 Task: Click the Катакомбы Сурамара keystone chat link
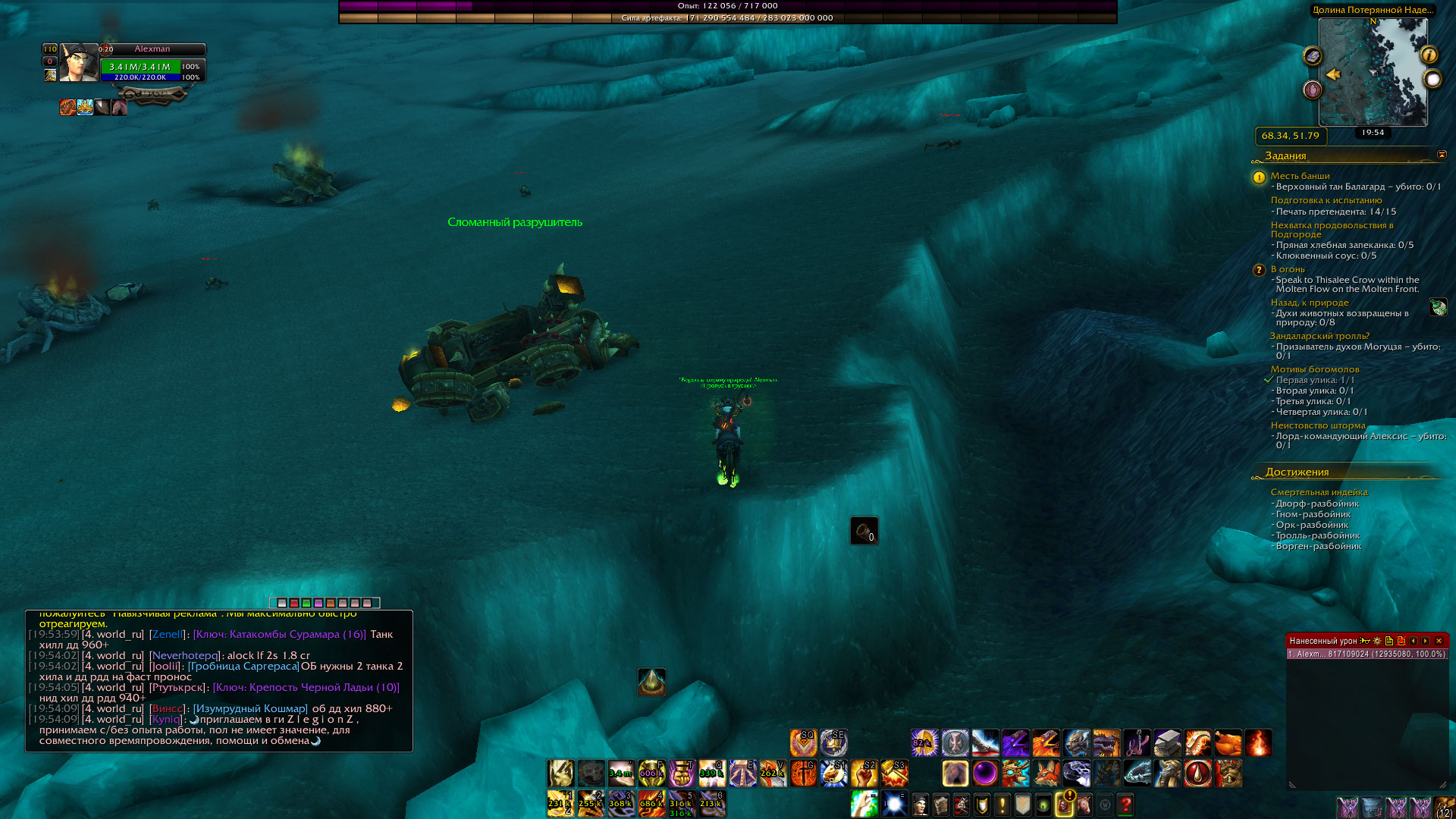tap(279, 634)
